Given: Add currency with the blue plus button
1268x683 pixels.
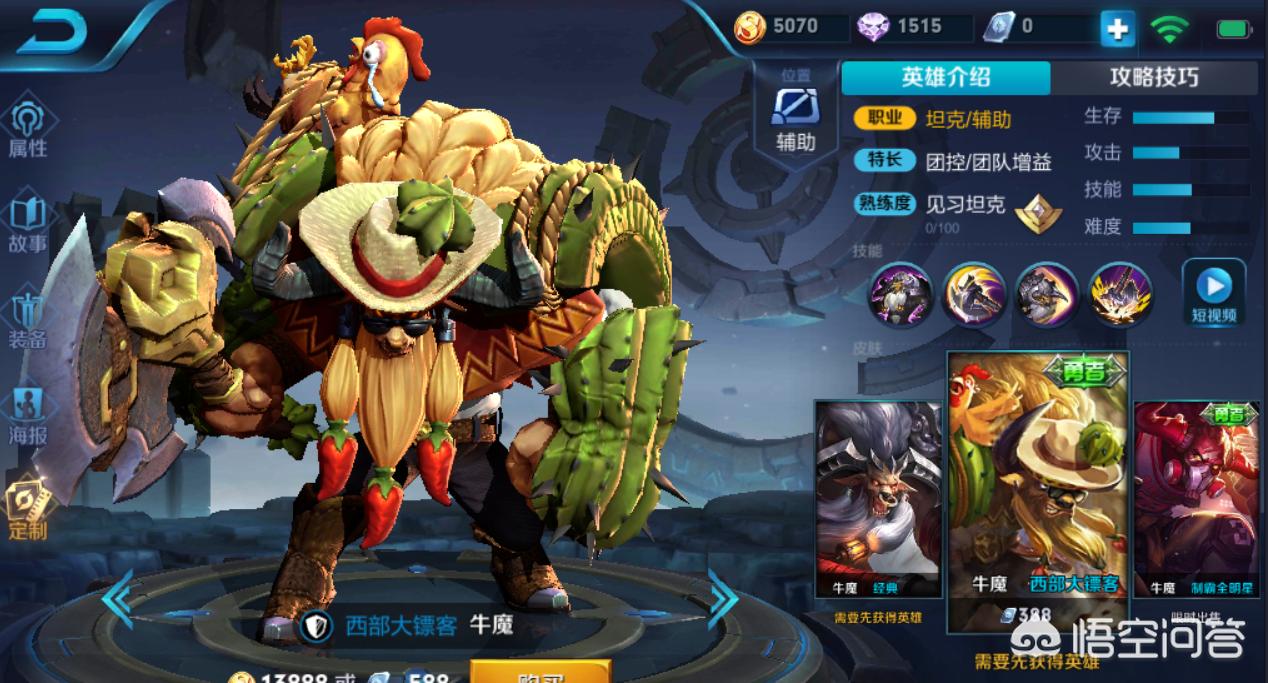Looking at the screenshot, I should tap(1117, 29).
